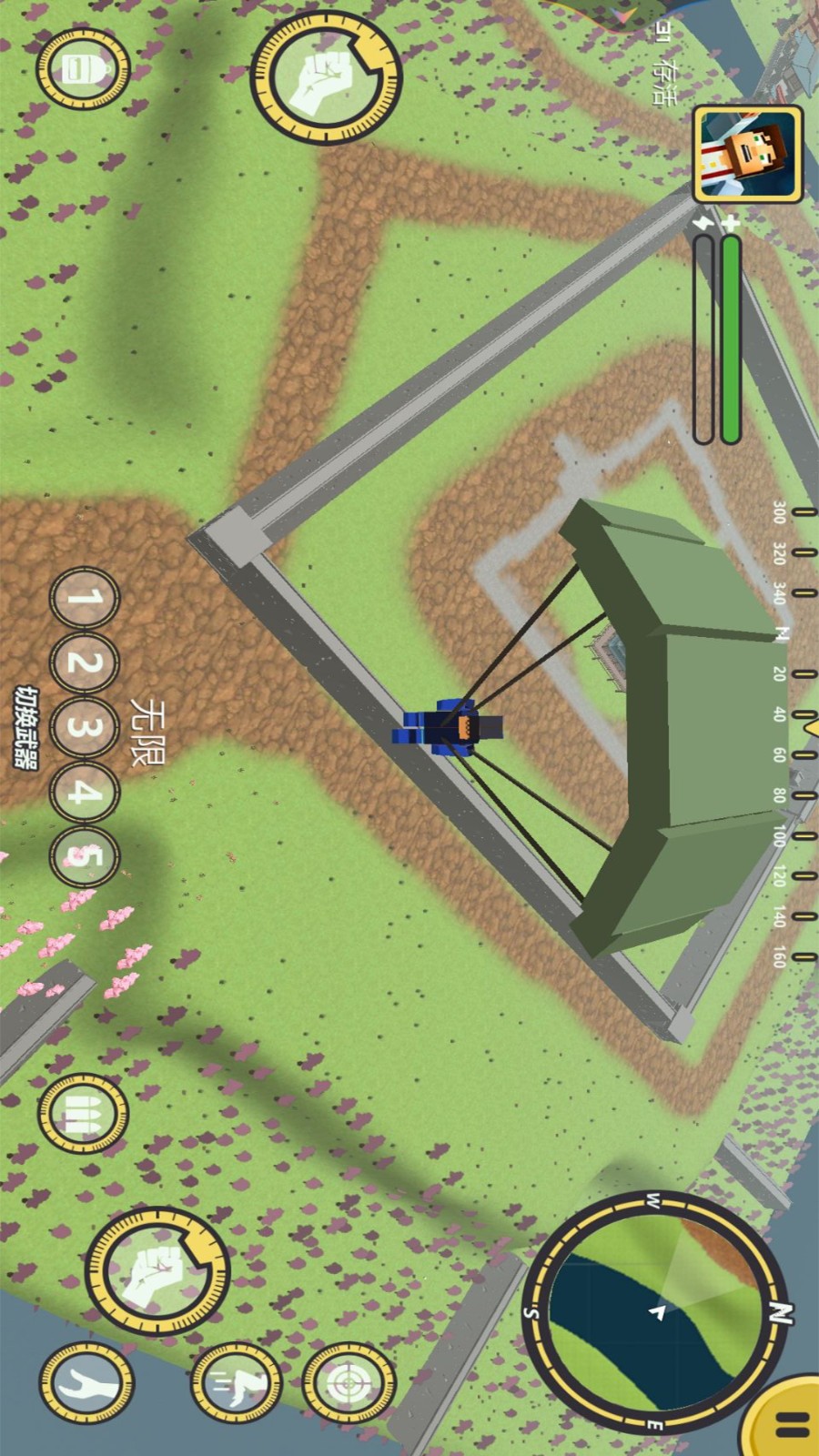Click the player avatar portrait
The width and height of the screenshot is (819, 1456).
747,154
